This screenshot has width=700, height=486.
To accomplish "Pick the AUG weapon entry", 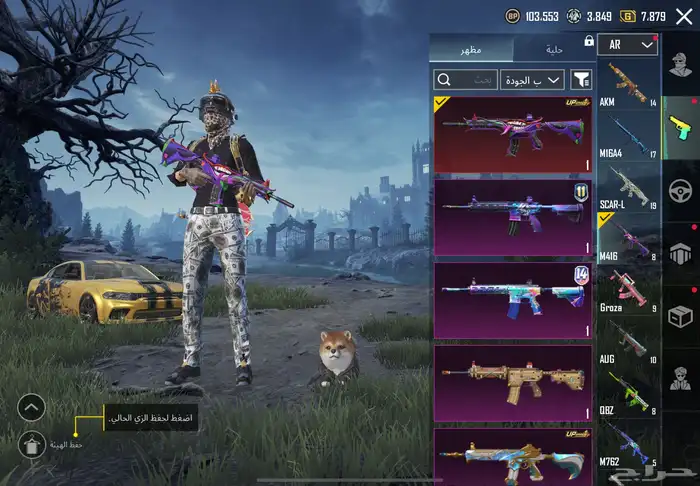I will (628, 341).
